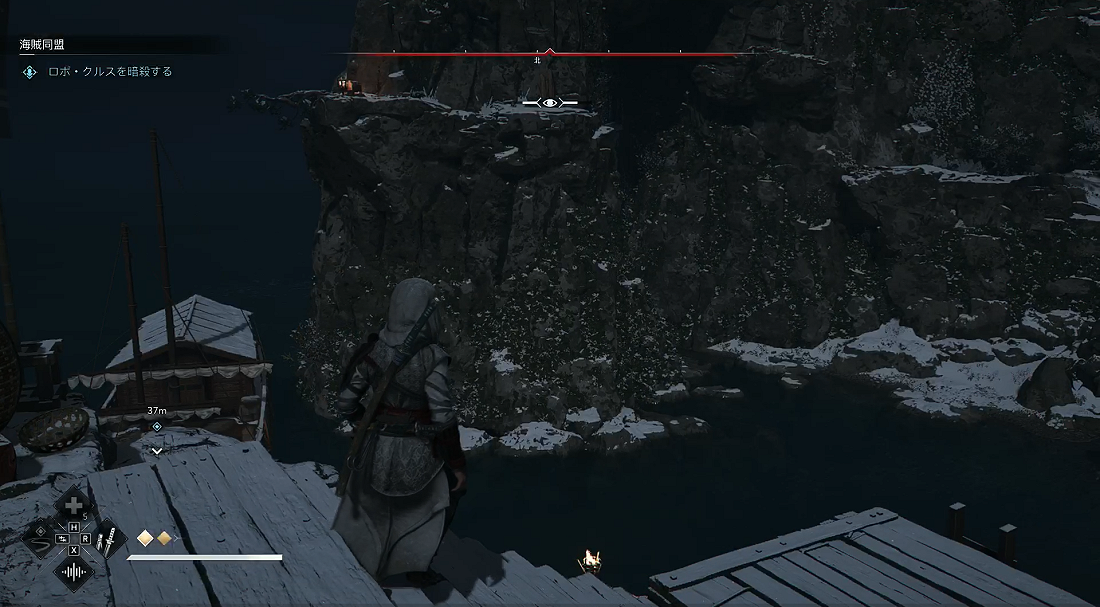Activate the sound wave whistle icon

point(73,573)
